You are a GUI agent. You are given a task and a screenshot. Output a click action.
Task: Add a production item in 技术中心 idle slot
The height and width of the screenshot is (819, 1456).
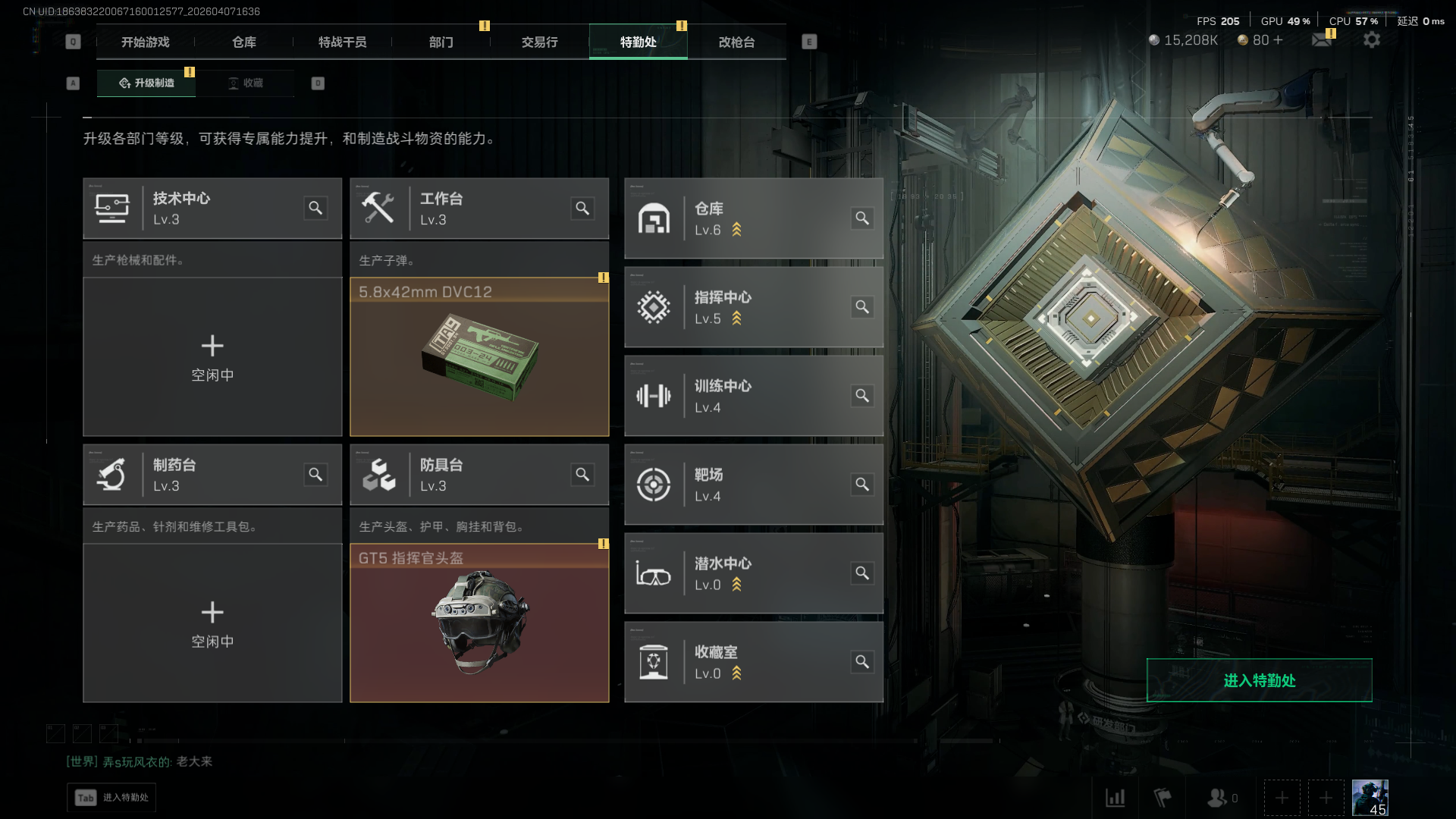(212, 356)
